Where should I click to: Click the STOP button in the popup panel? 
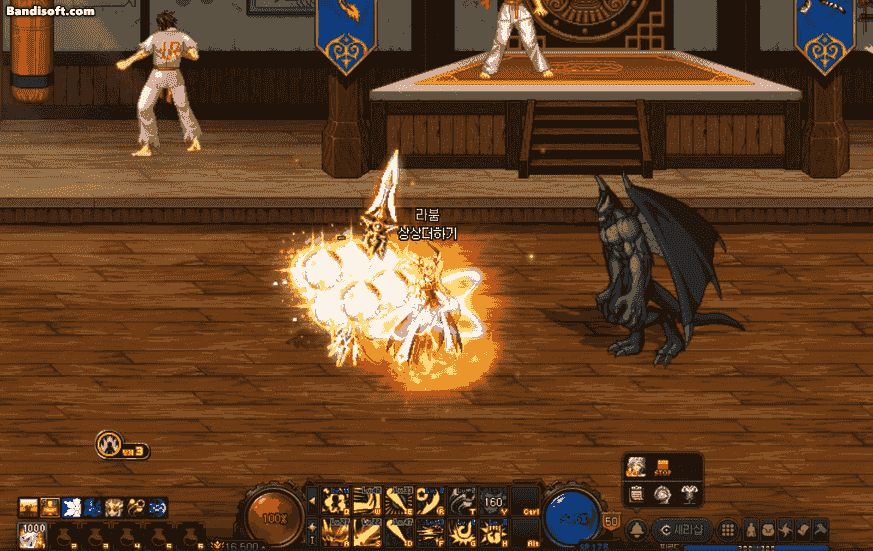click(x=662, y=467)
